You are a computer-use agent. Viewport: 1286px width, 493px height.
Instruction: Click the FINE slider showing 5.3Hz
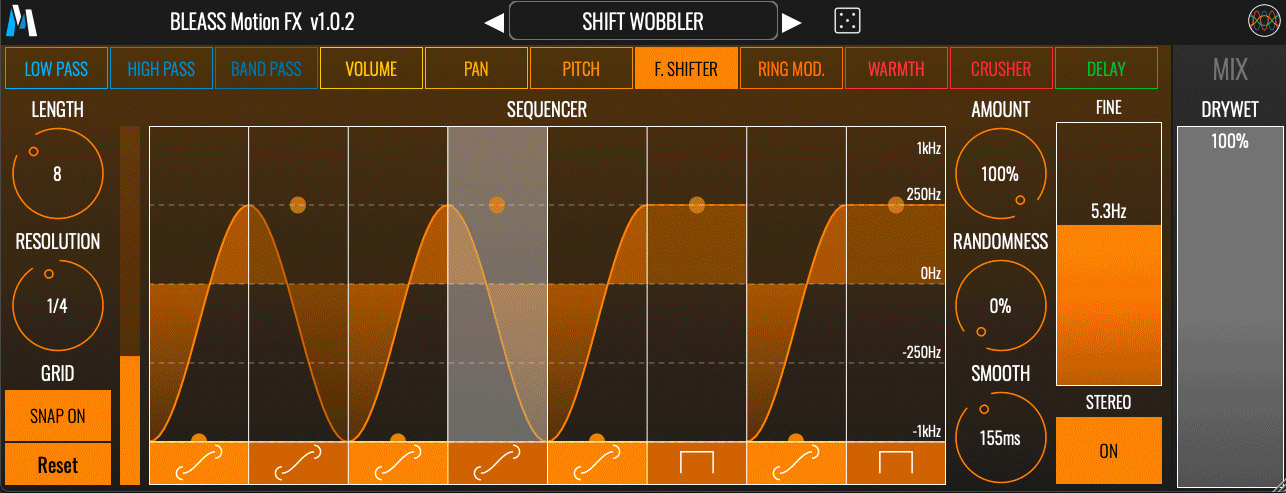[1108, 254]
